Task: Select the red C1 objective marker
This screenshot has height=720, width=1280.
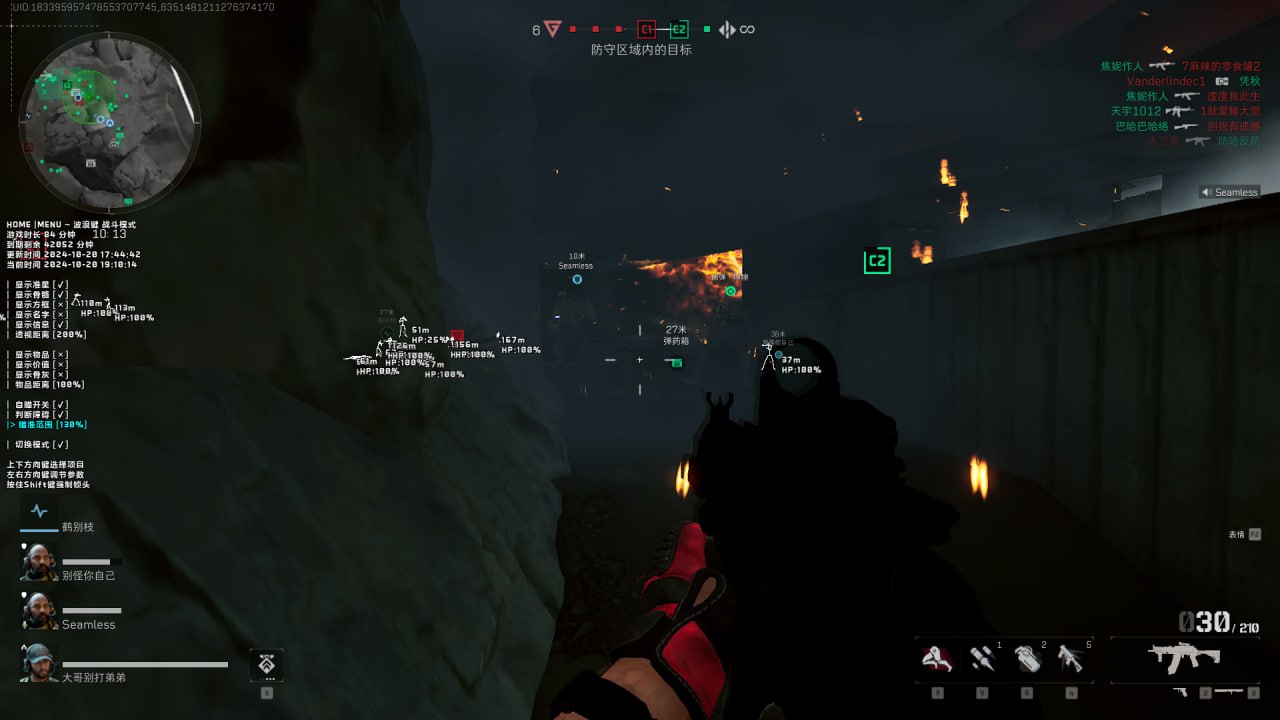Action: [646, 30]
